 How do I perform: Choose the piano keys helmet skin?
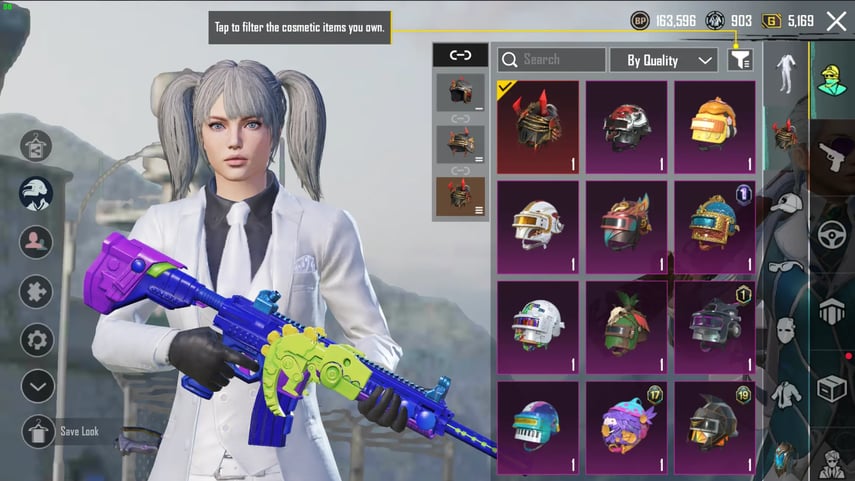pos(538,426)
